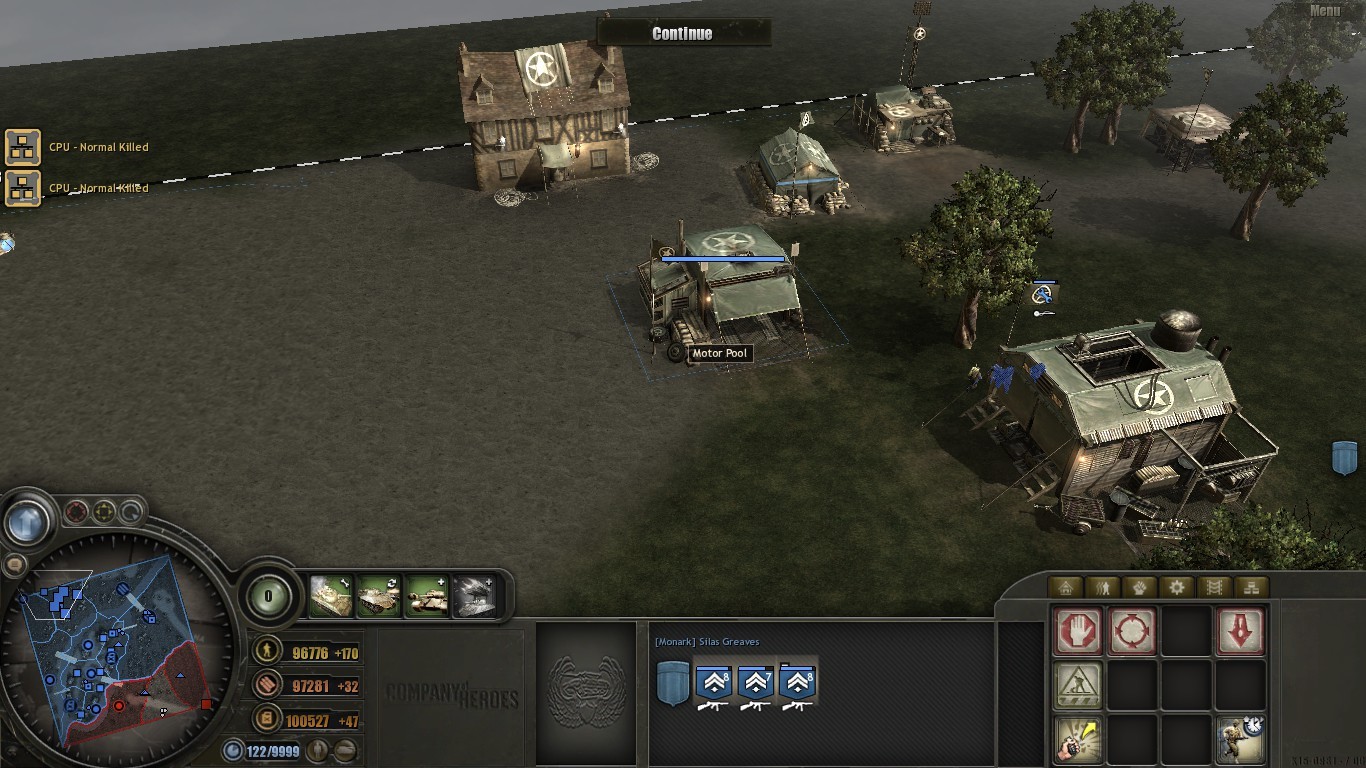
Task: Order retreat with the red down-arrow icon
Action: (x=1240, y=630)
